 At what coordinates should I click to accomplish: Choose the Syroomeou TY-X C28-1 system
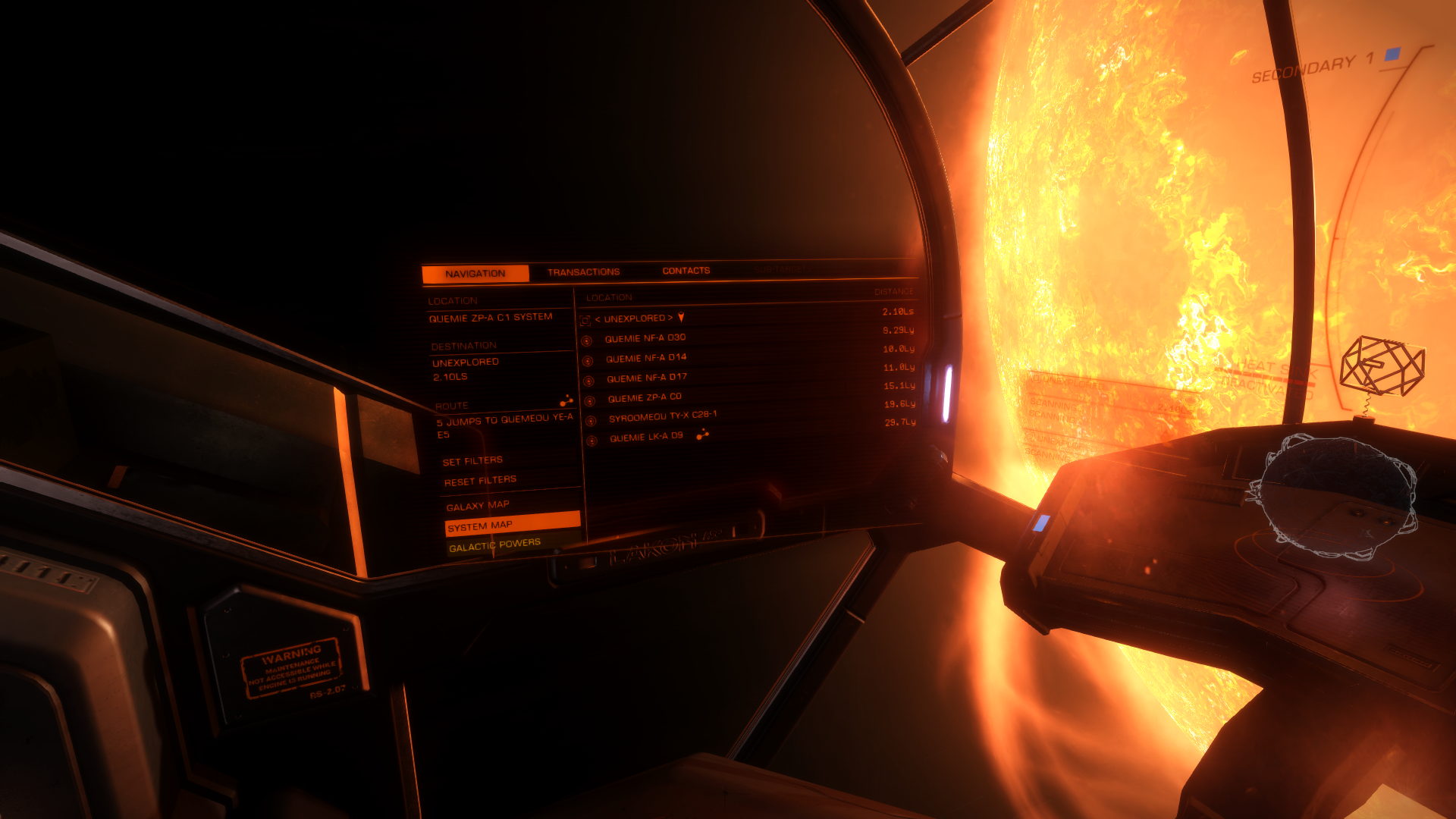tap(662, 416)
